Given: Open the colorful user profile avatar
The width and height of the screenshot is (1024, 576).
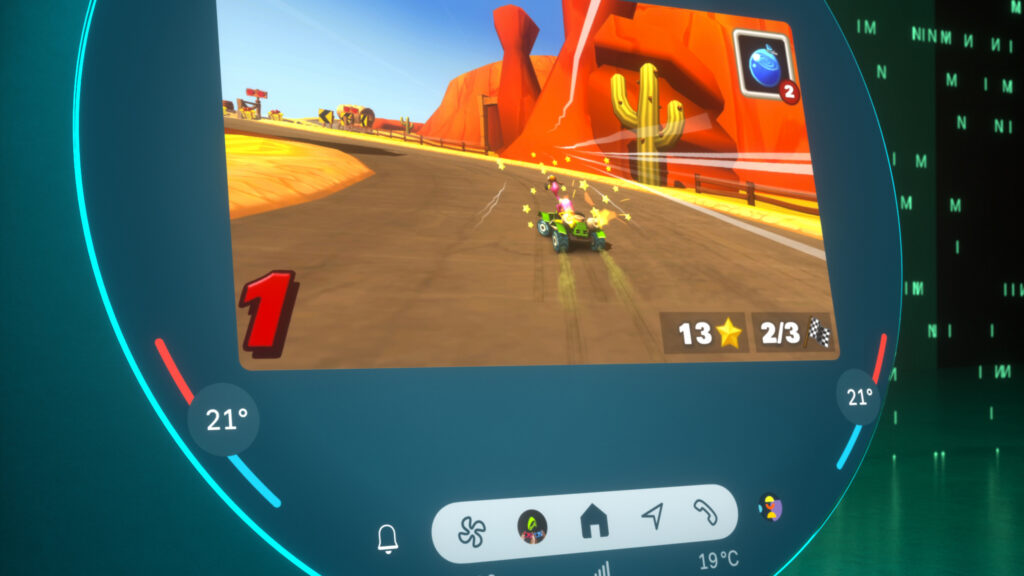Looking at the screenshot, I should point(769,507).
